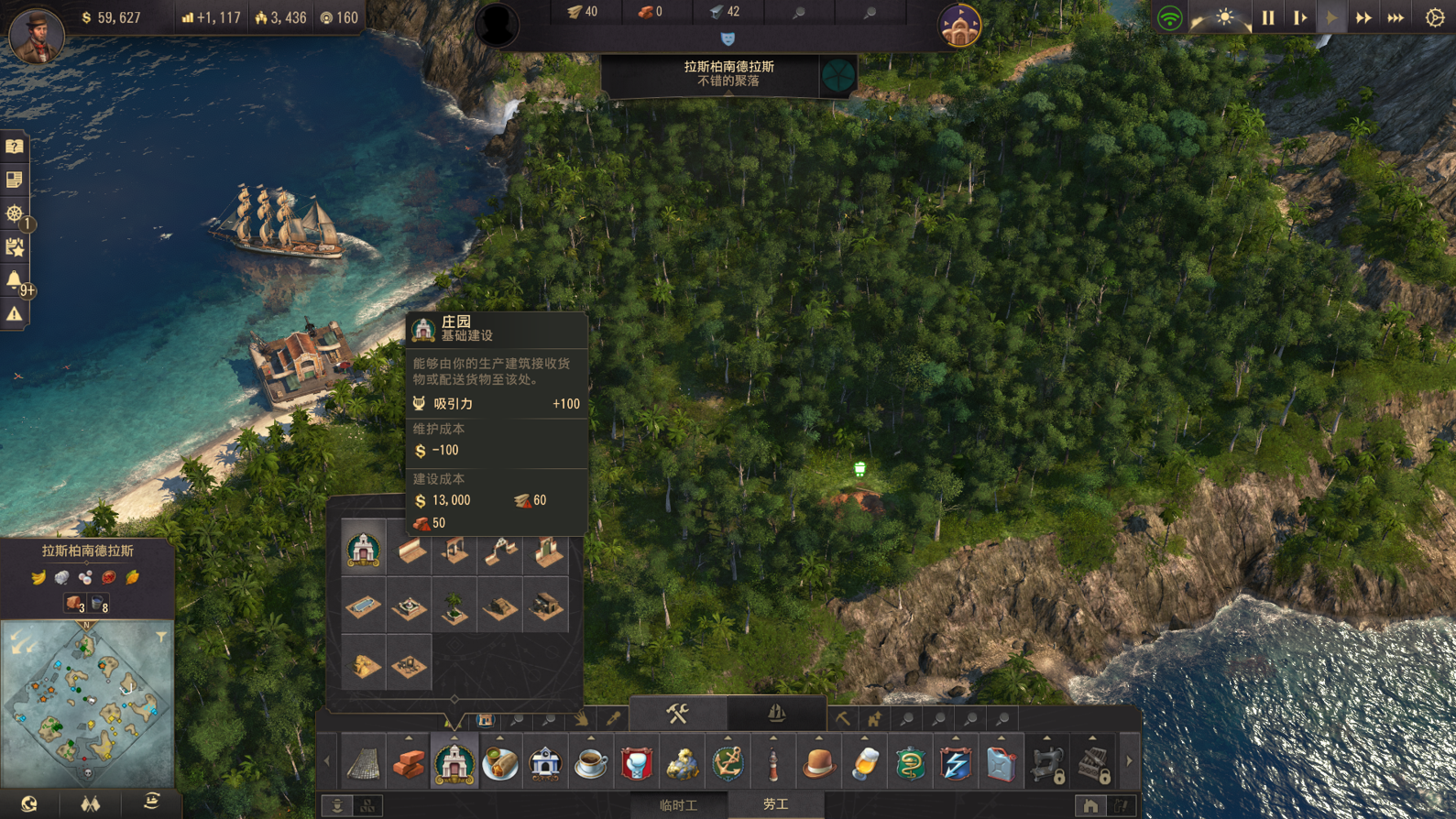This screenshot has height=819, width=1456.
Task: Set game speed to fast forward
Action: (x=1363, y=17)
